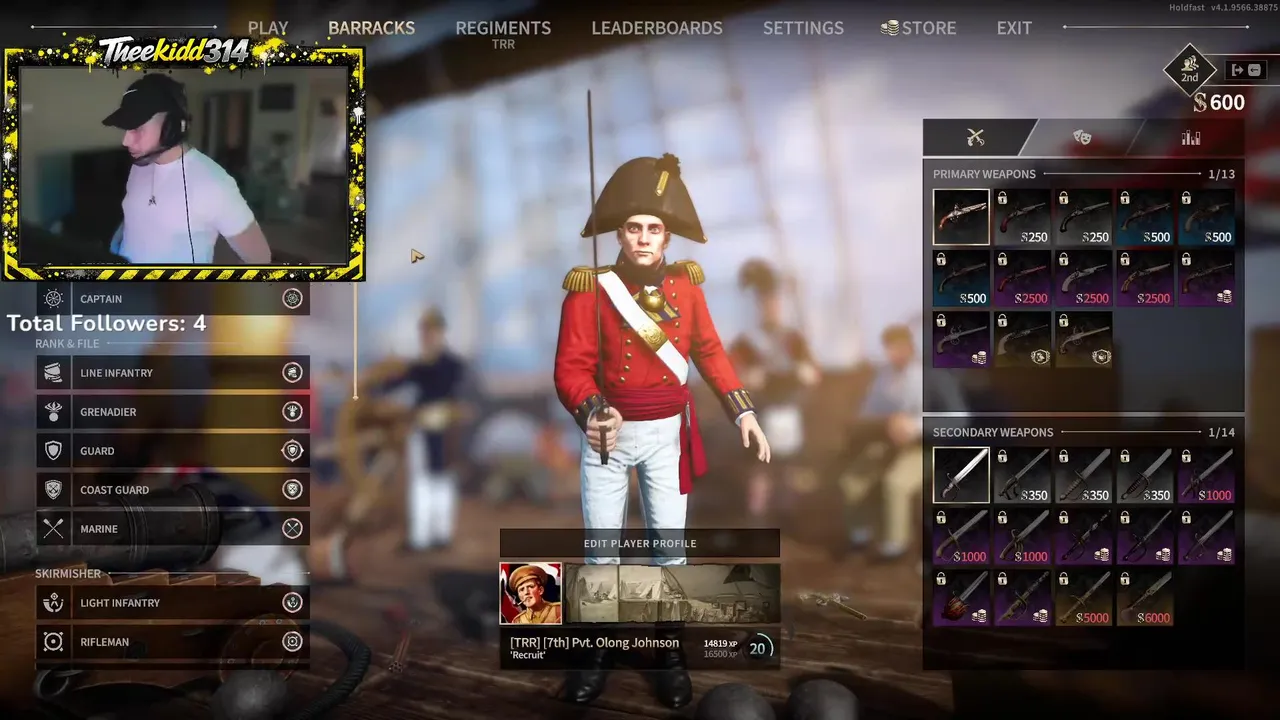Exit the game from top menu
Image resolution: width=1280 pixels, height=720 pixels.
click(x=1014, y=28)
